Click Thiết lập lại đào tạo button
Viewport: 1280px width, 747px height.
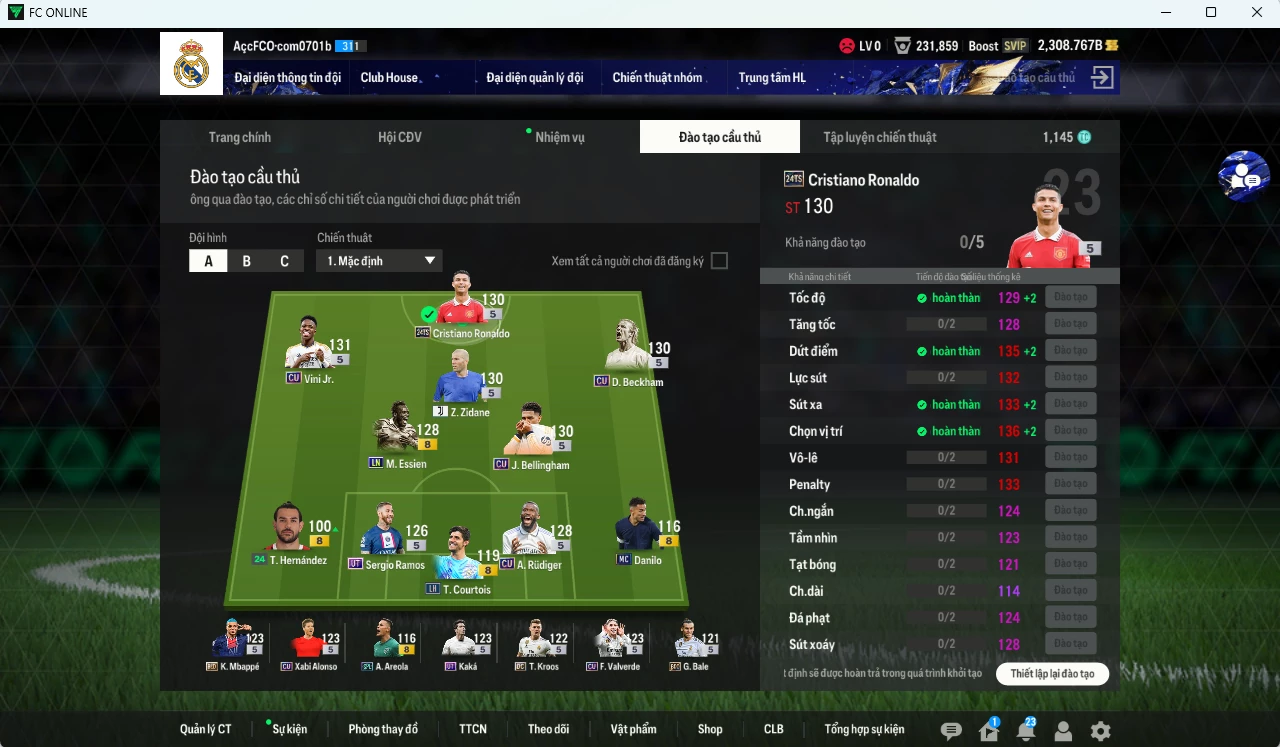(1052, 673)
